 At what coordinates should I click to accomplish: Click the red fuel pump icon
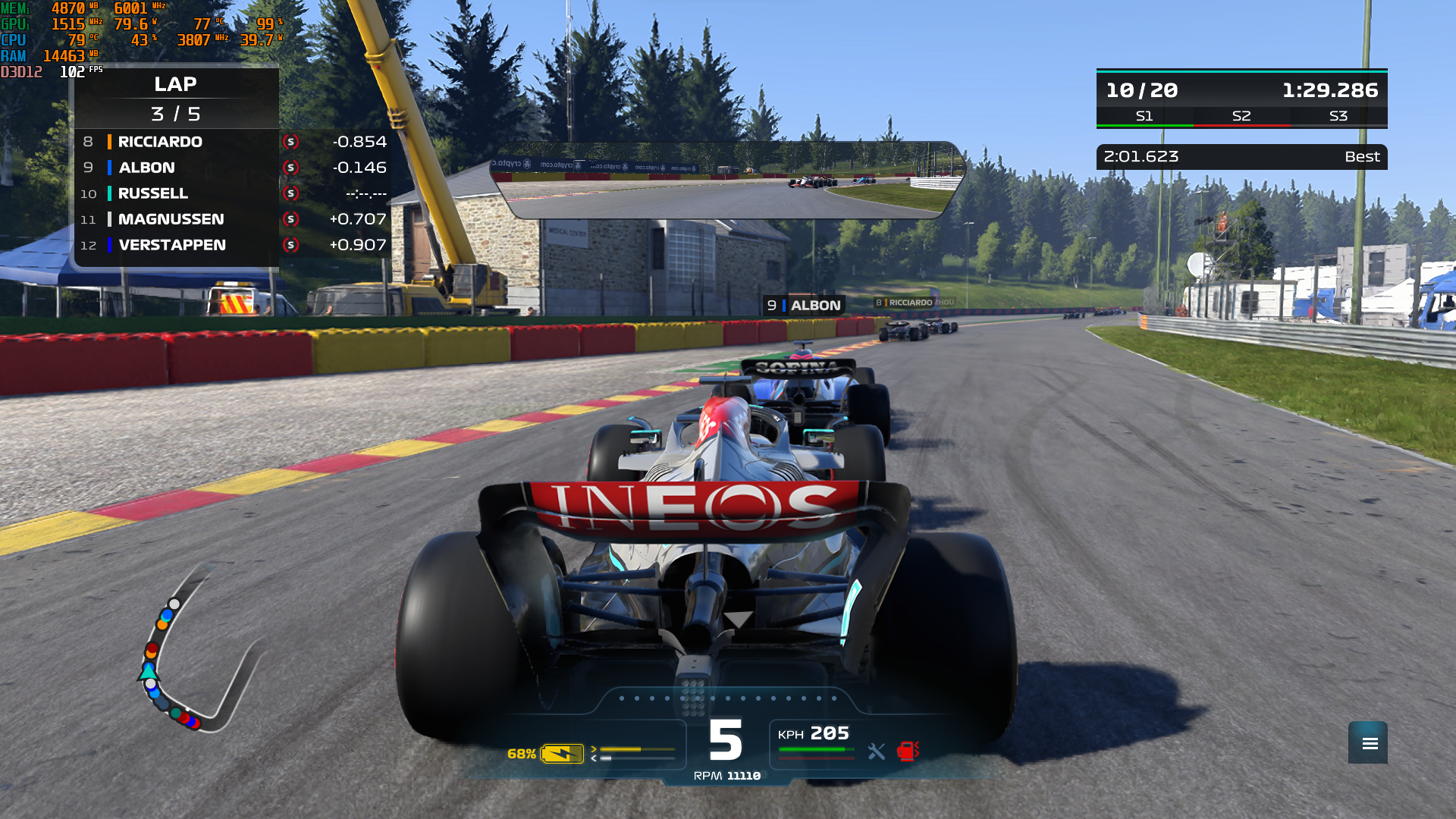click(x=907, y=751)
